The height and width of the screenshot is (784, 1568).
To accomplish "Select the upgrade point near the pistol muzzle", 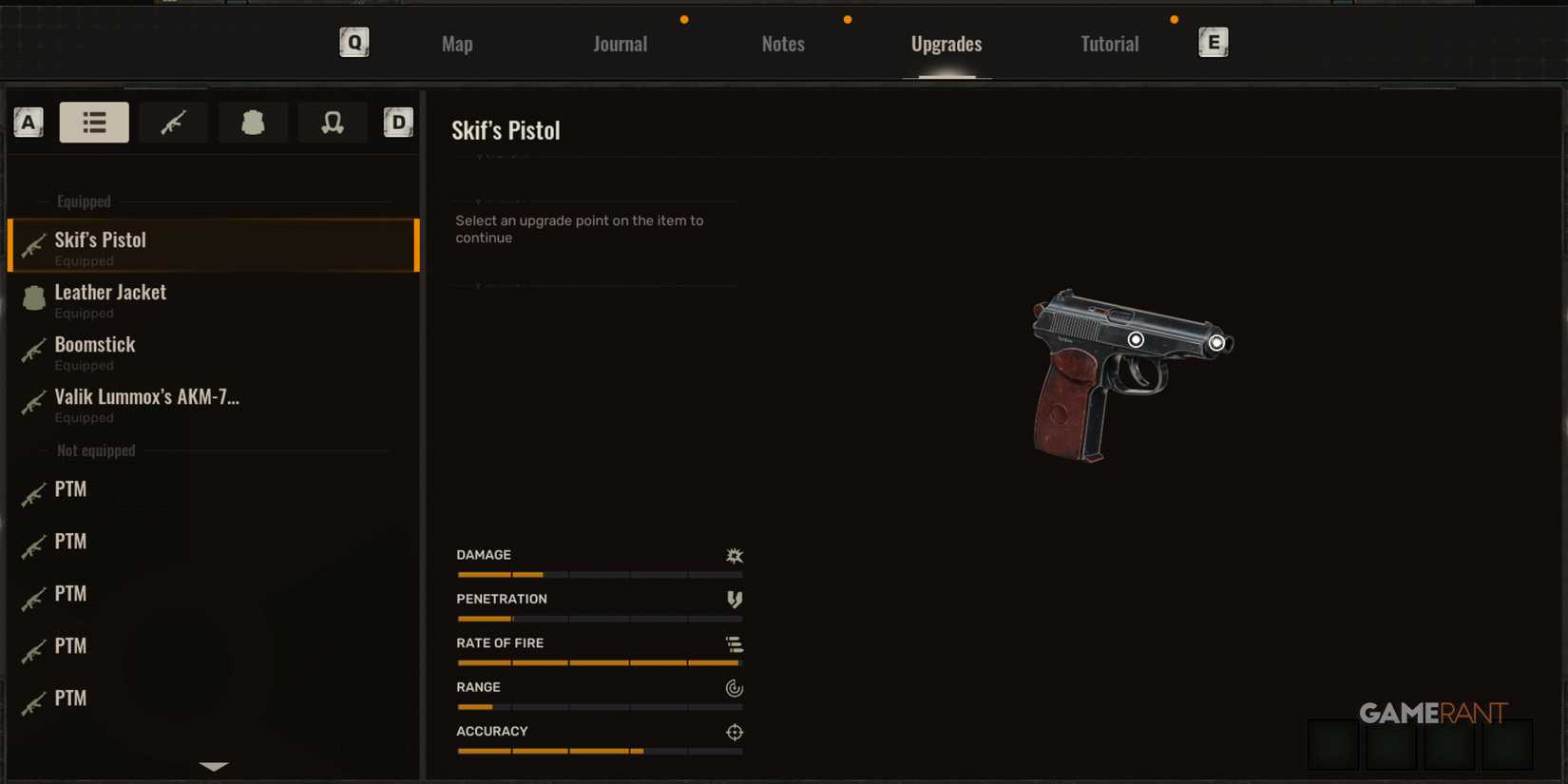I will 1217,343.
